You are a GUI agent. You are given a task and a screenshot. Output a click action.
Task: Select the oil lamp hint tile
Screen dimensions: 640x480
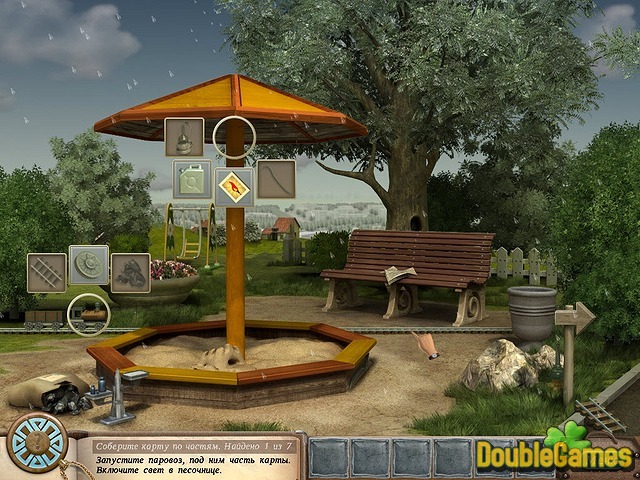(x=184, y=137)
